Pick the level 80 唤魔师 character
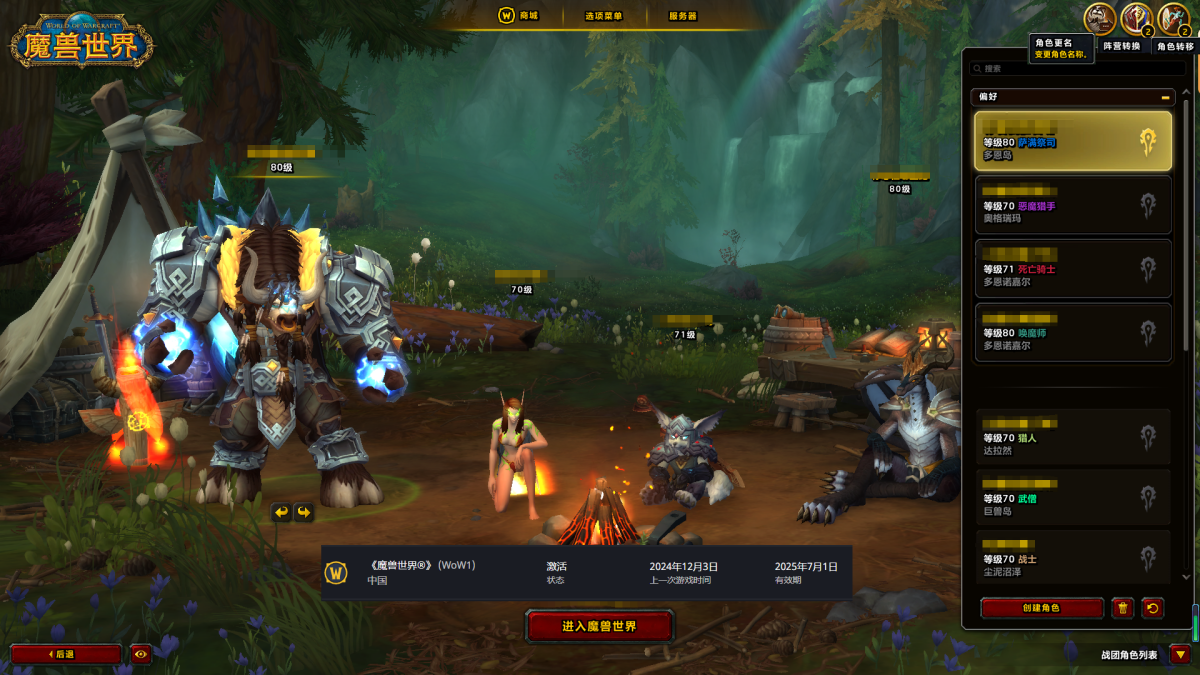The height and width of the screenshot is (675, 1200). click(1072, 332)
